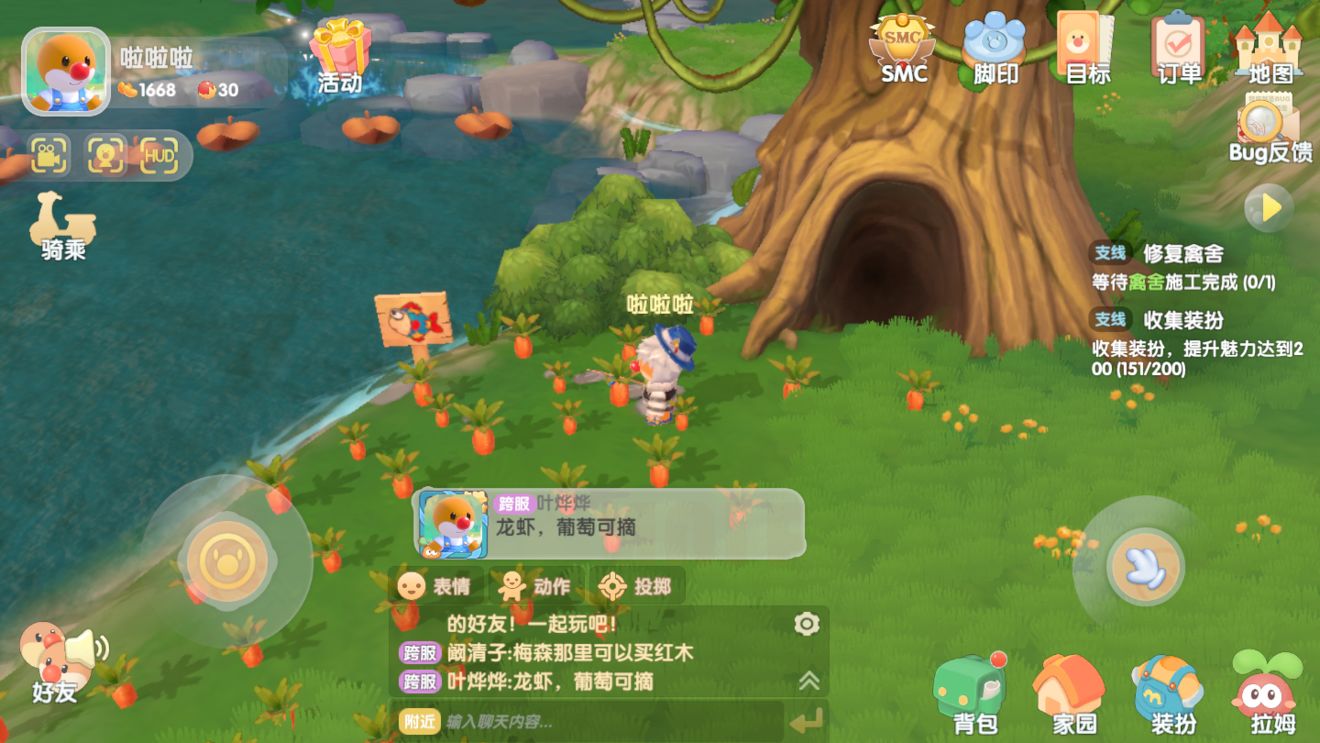Toggle video recording mode
Image resolution: width=1320 pixels, height=743 pixels.
pyautogui.click(x=48, y=156)
